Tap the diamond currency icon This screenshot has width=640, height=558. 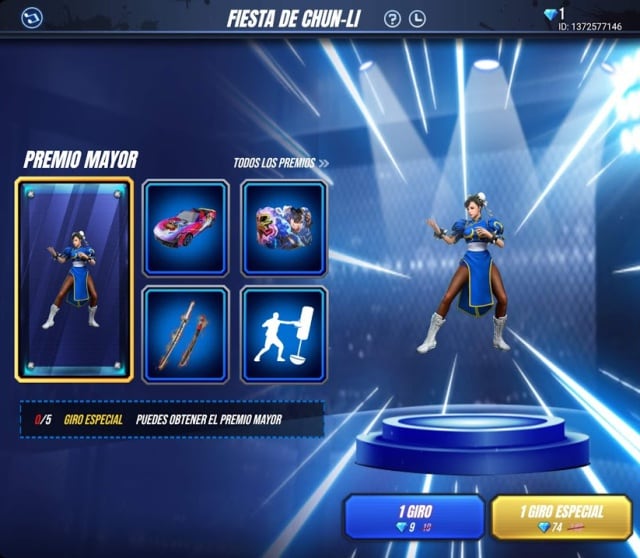tap(552, 14)
